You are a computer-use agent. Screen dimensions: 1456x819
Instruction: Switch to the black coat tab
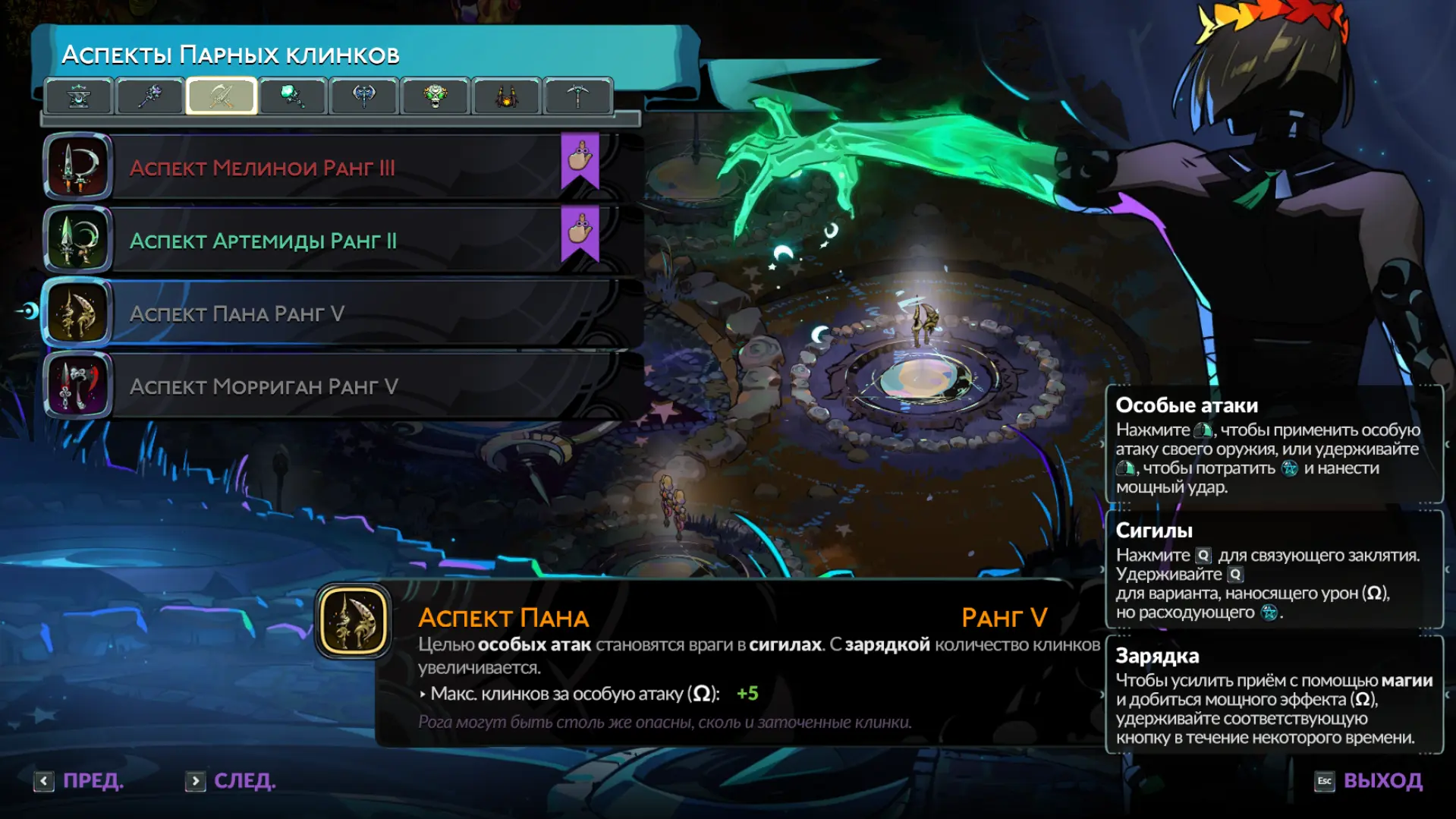[507, 96]
